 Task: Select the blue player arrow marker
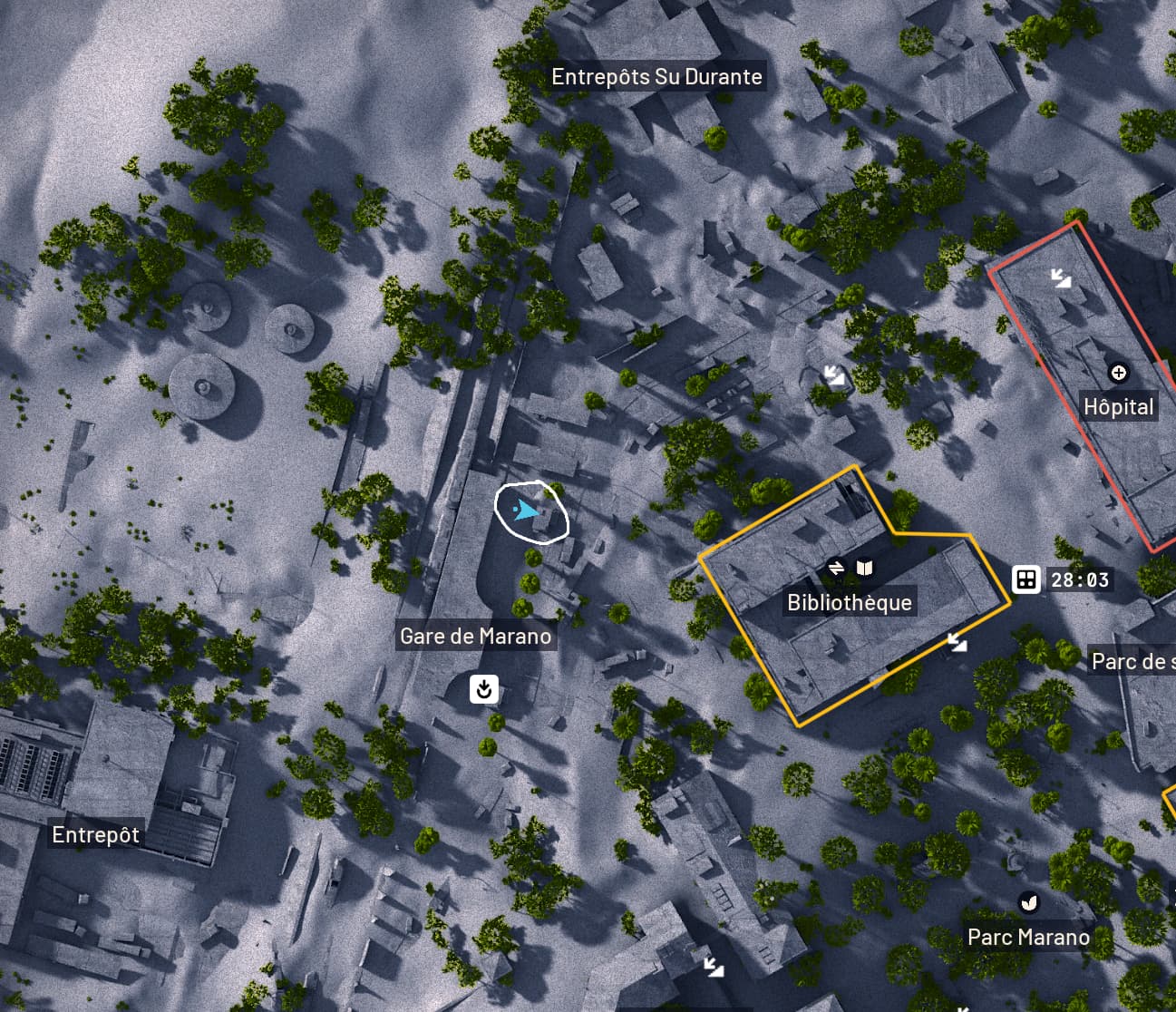point(525,511)
